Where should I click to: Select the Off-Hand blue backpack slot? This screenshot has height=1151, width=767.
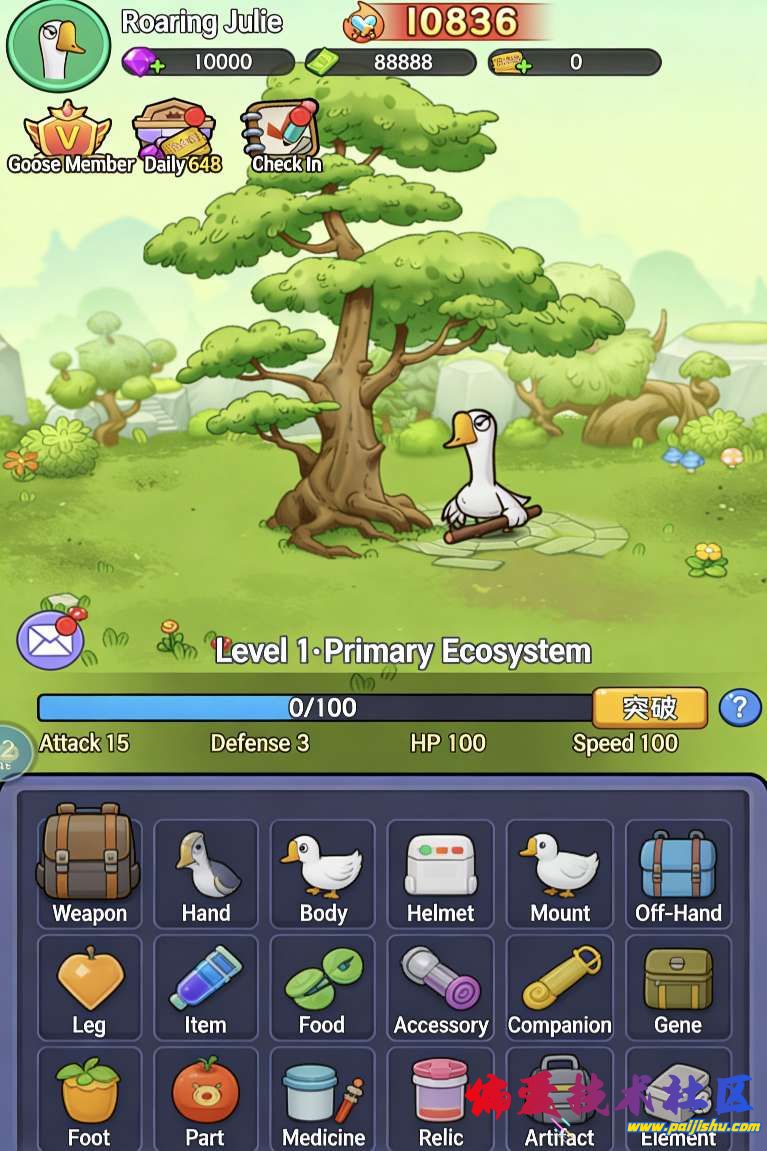pyautogui.click(x=678, y=872)
